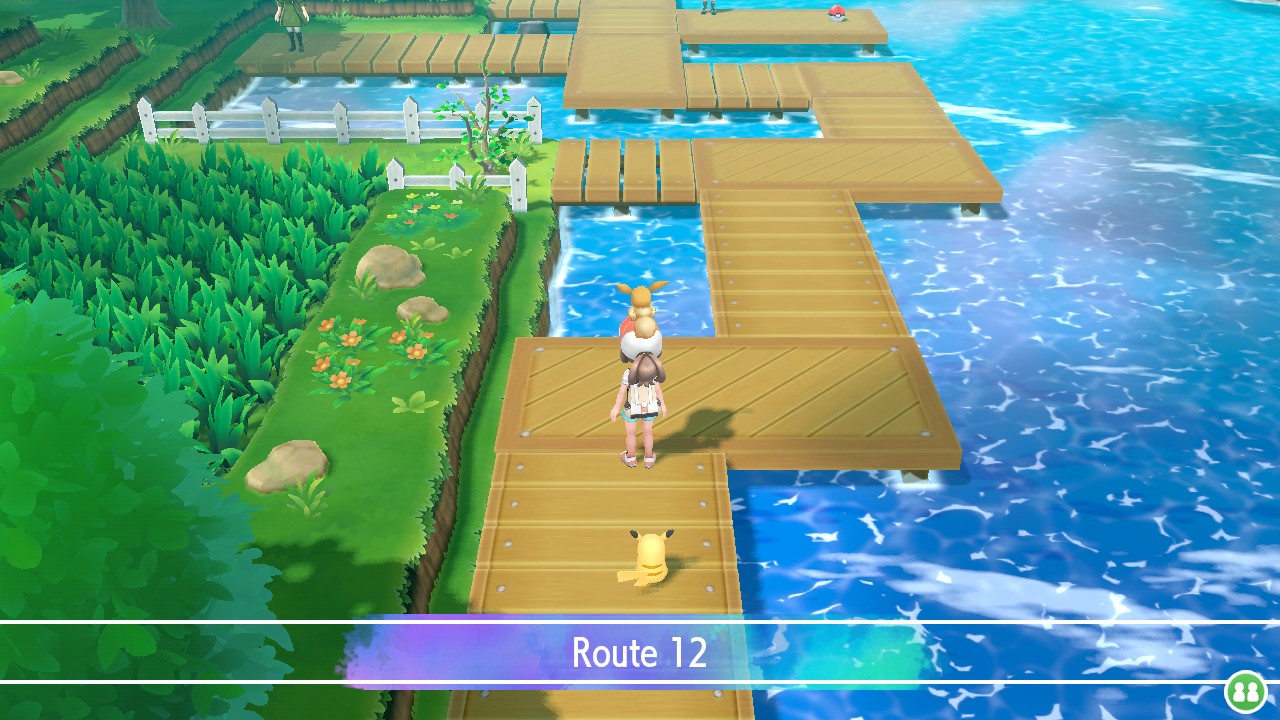Image resolution: width=1280 pixels, height=720 pixels.
Task: Click the green two-player co-op icon
Action: tap(1245, 691)
